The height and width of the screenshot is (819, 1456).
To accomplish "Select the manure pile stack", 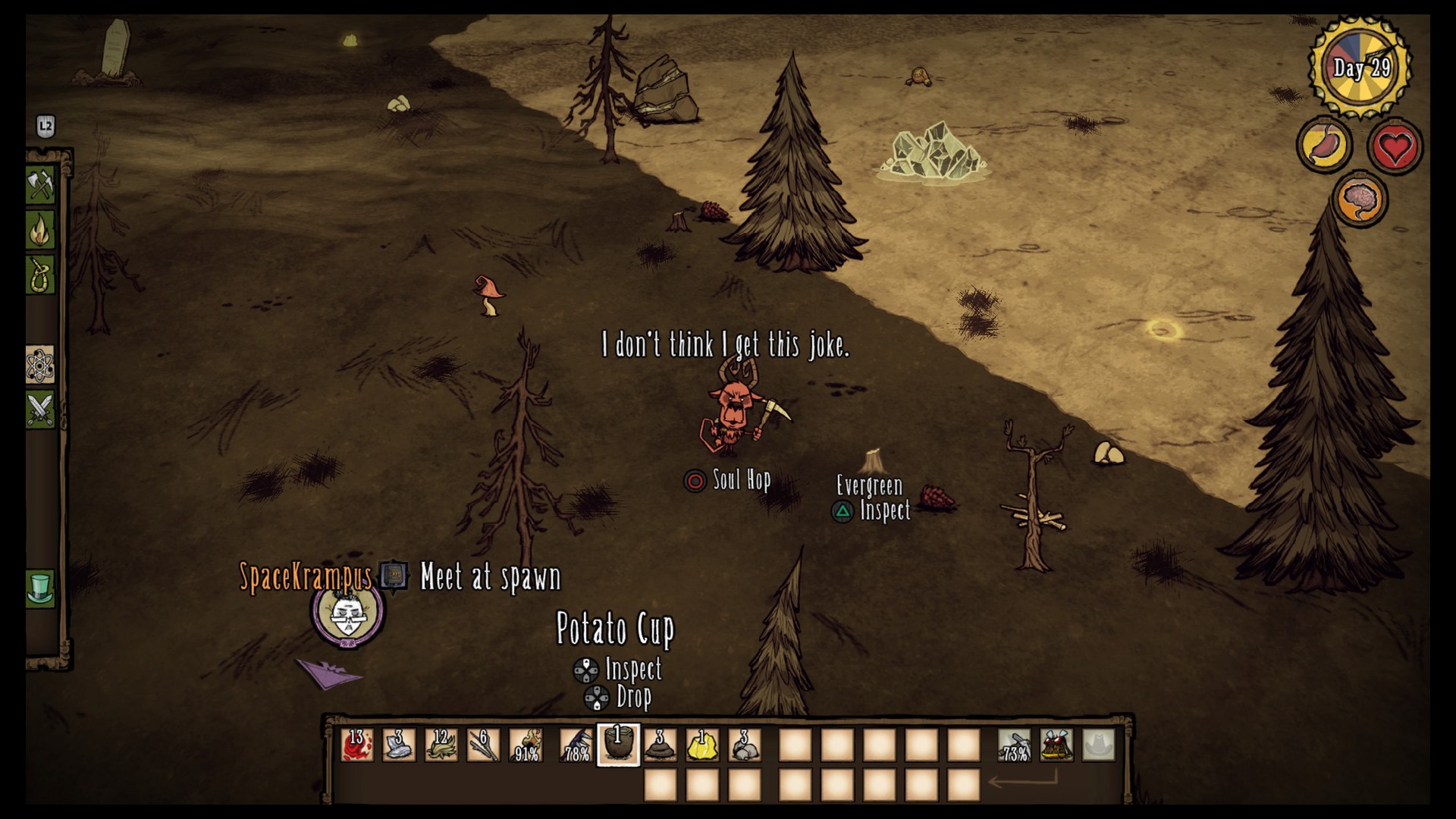I will 661,745.
